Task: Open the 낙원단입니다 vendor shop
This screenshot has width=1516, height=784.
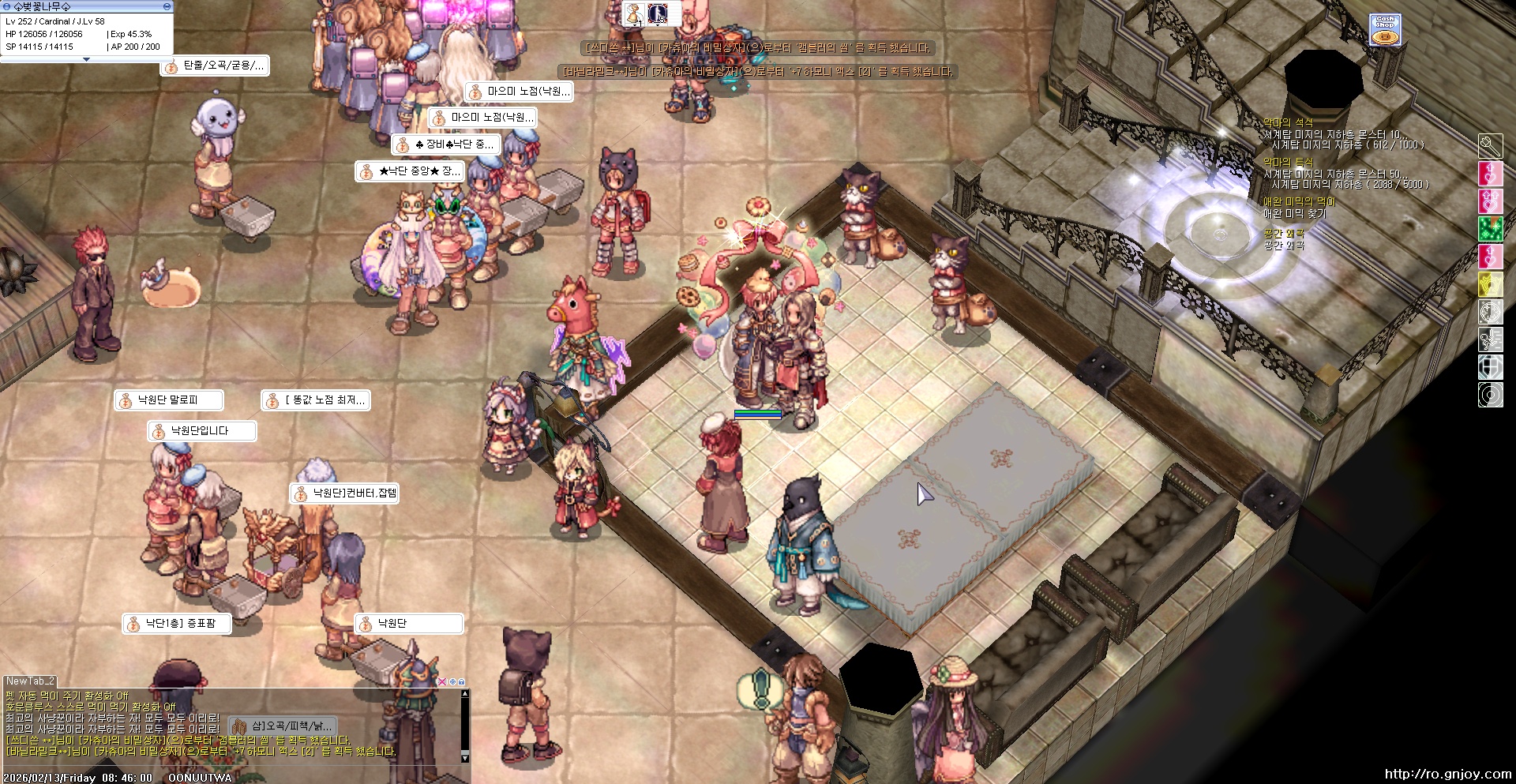Action: point(201,431)
